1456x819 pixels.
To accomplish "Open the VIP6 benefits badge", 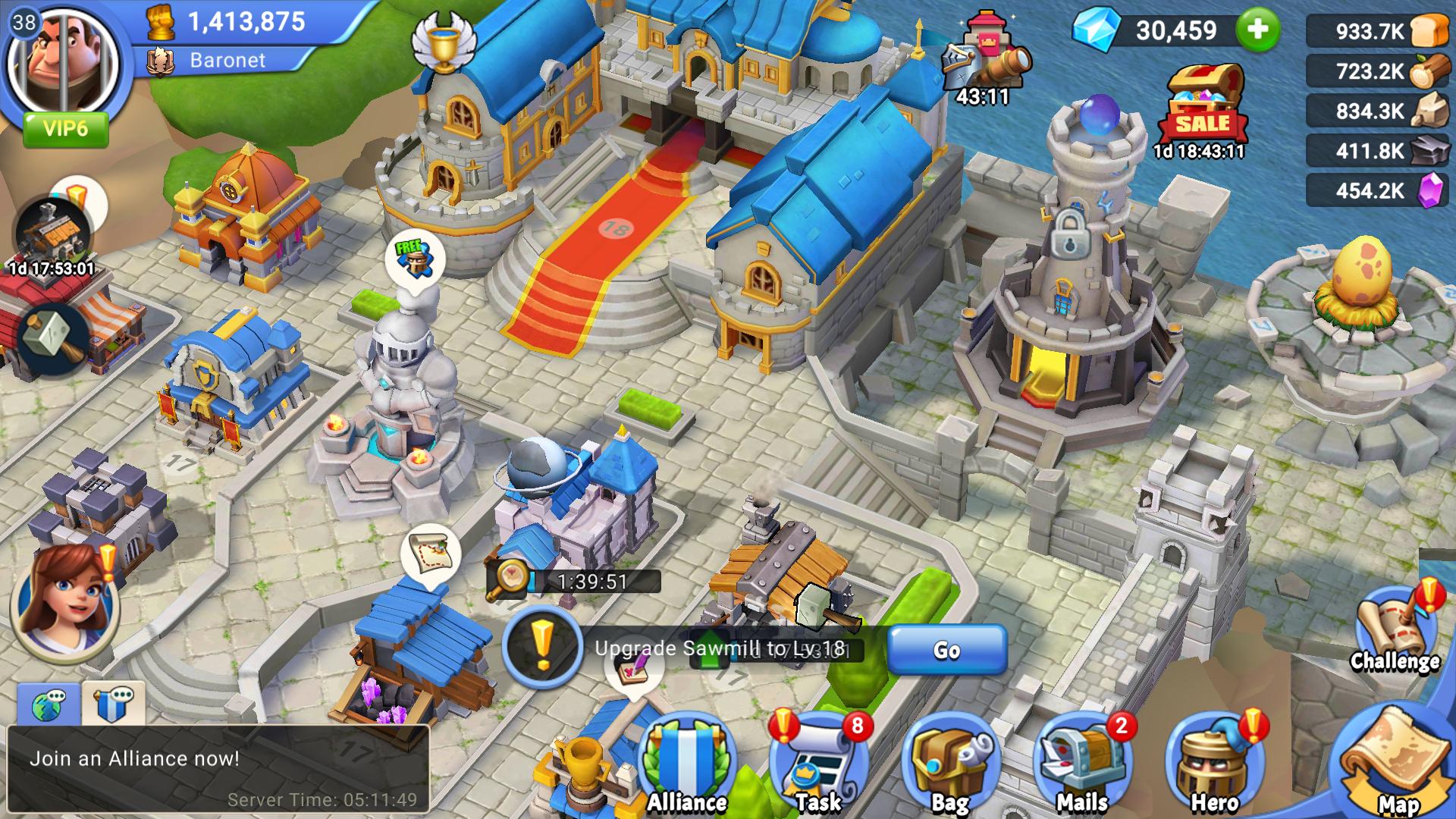I will pyautogui.click(x=65, y=129).
